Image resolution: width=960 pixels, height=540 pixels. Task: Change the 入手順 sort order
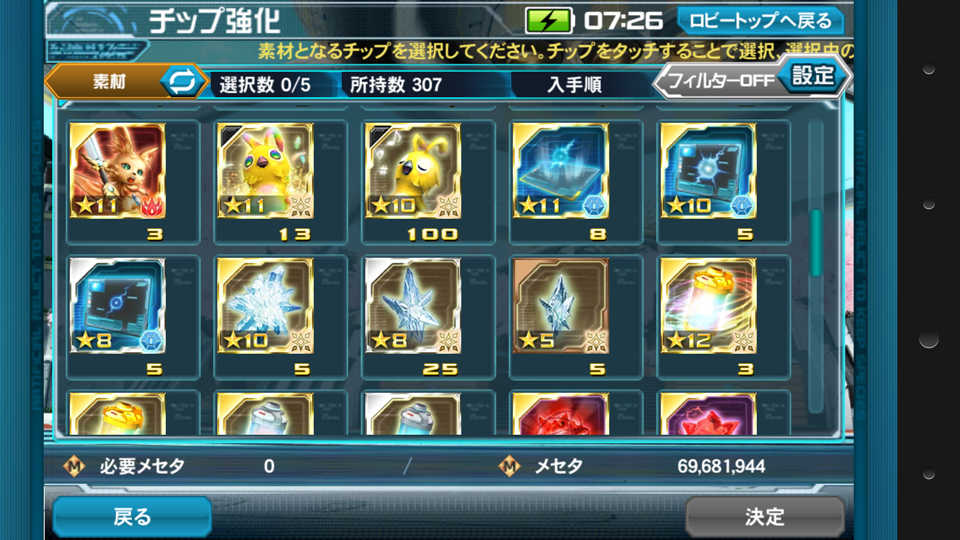pyautogui.click(x=574, y=84)
